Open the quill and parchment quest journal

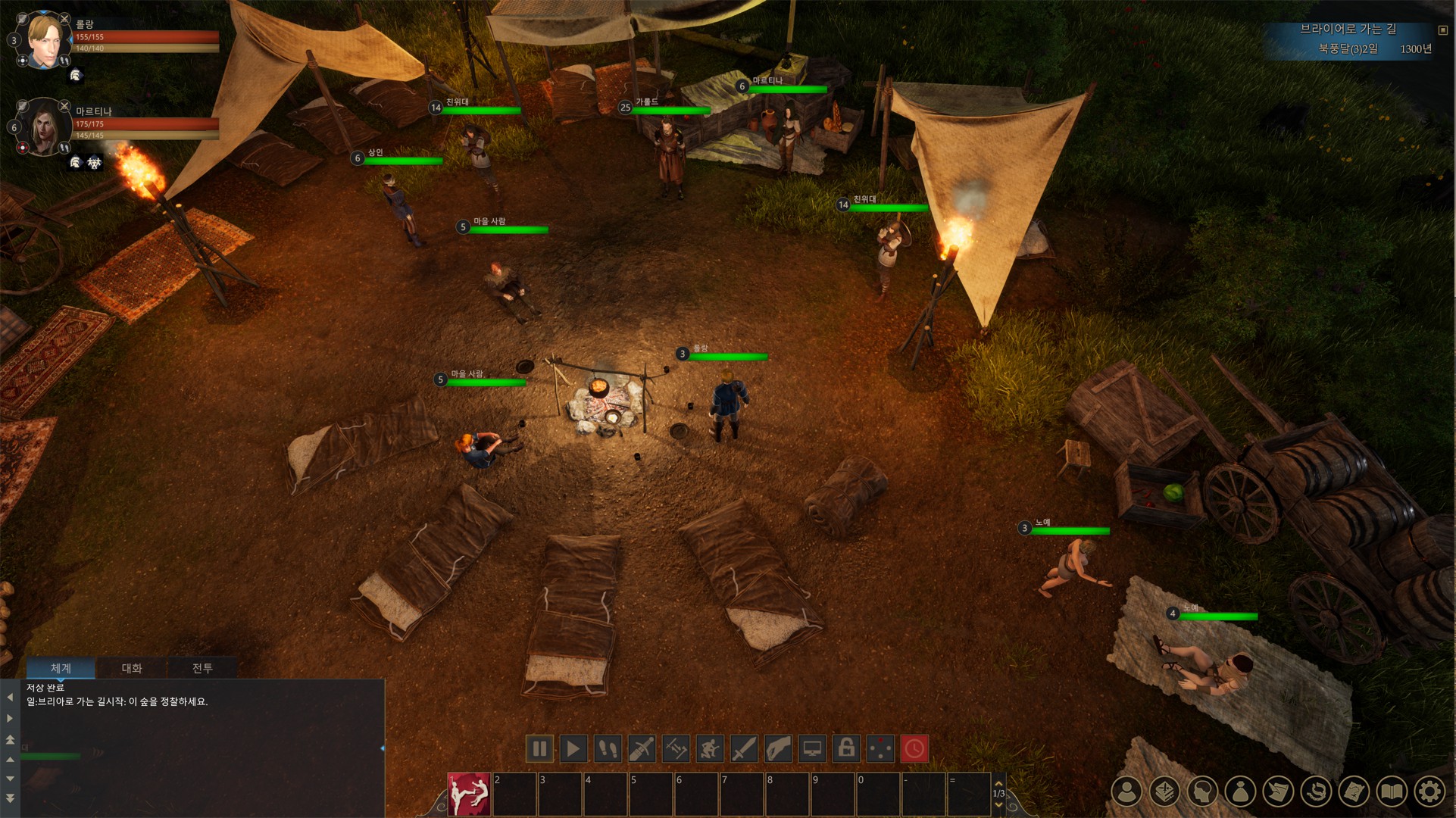1278,791
